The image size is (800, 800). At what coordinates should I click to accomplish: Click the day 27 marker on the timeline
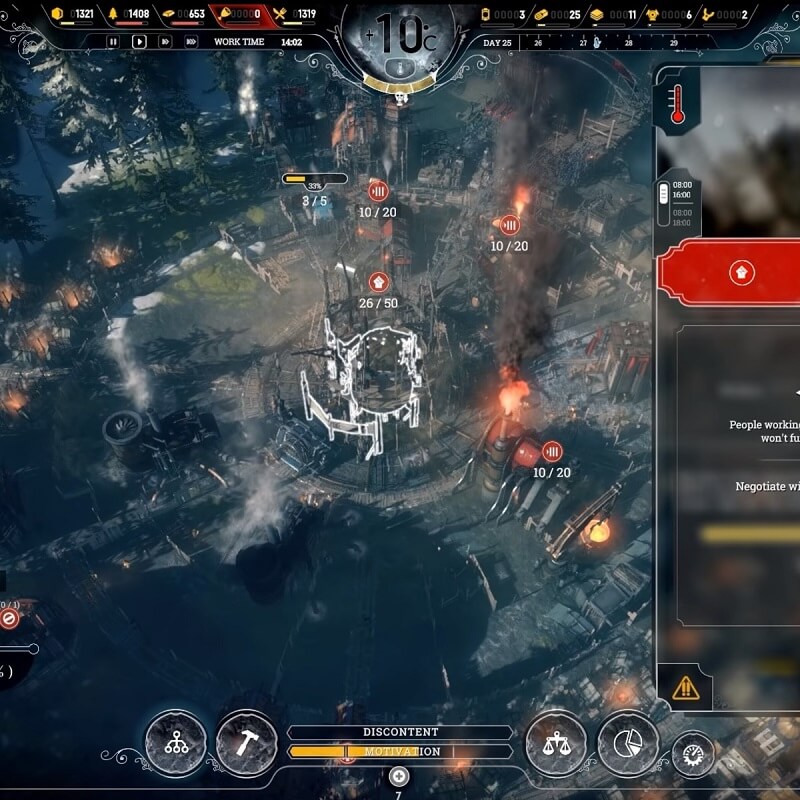pos(582,42)
